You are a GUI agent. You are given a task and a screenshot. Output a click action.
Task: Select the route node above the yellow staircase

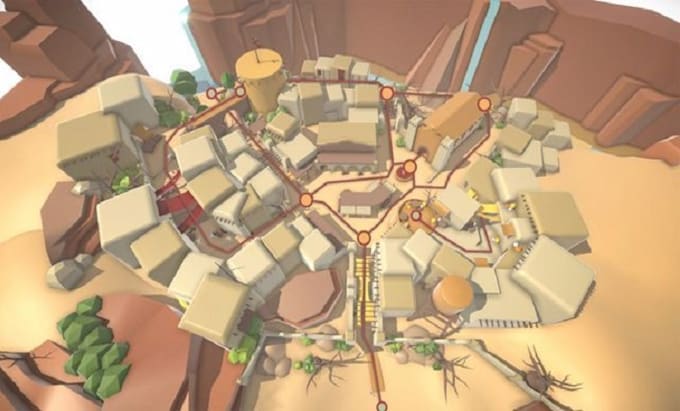pyautogui.click(x=364, y=238)
